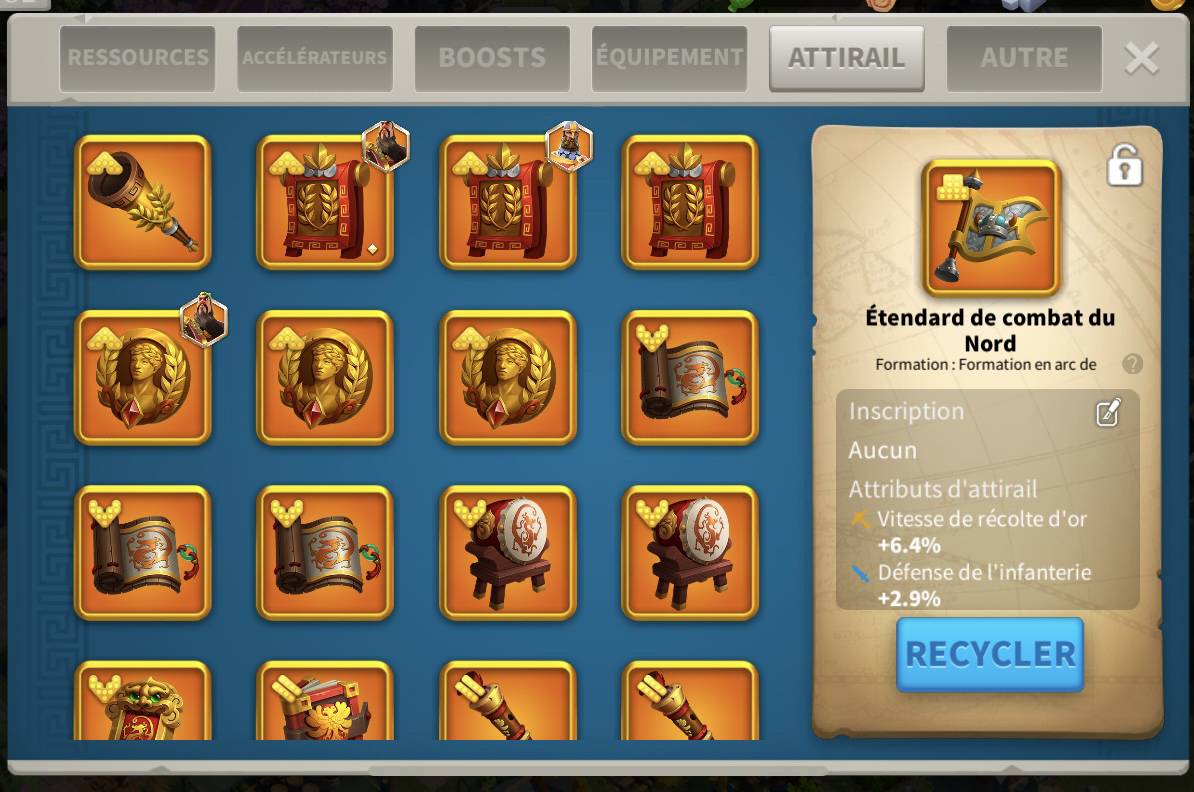Open the Accélérateurs tab
Viewport: 1194px width, 792px height.
click(314, 58)
